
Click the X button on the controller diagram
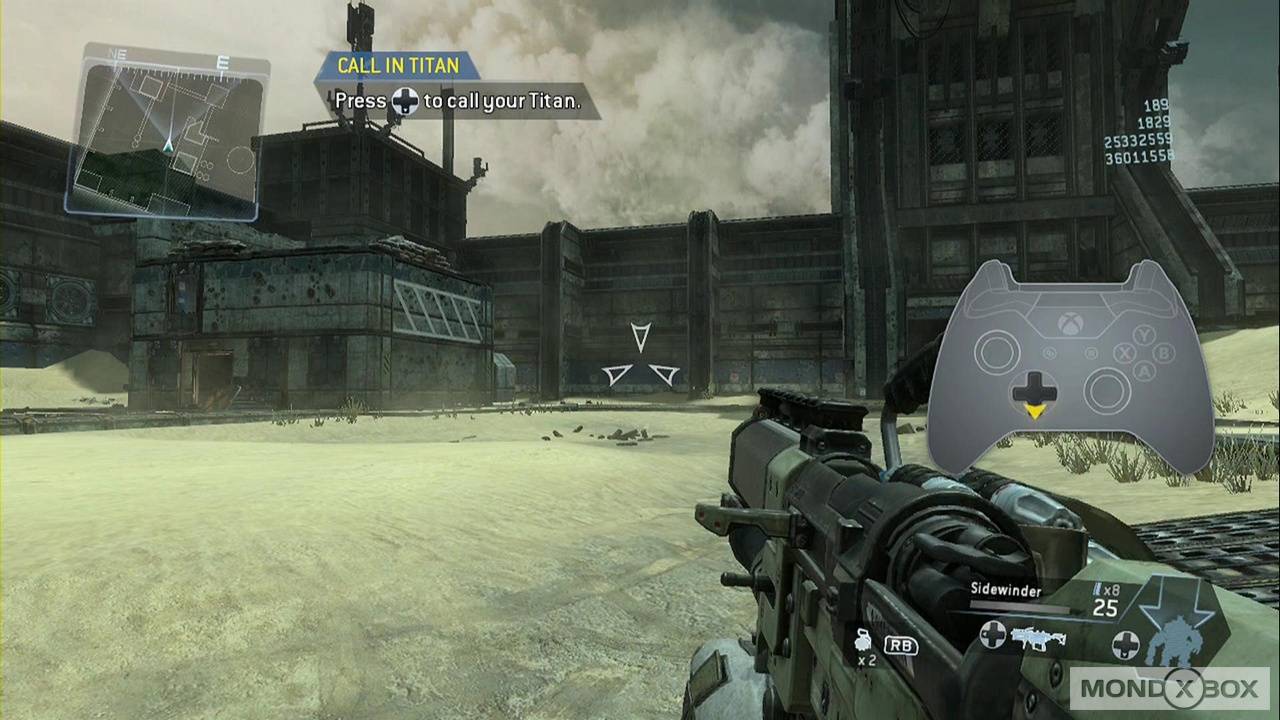pyautogui.click(x=1124, y=354)
